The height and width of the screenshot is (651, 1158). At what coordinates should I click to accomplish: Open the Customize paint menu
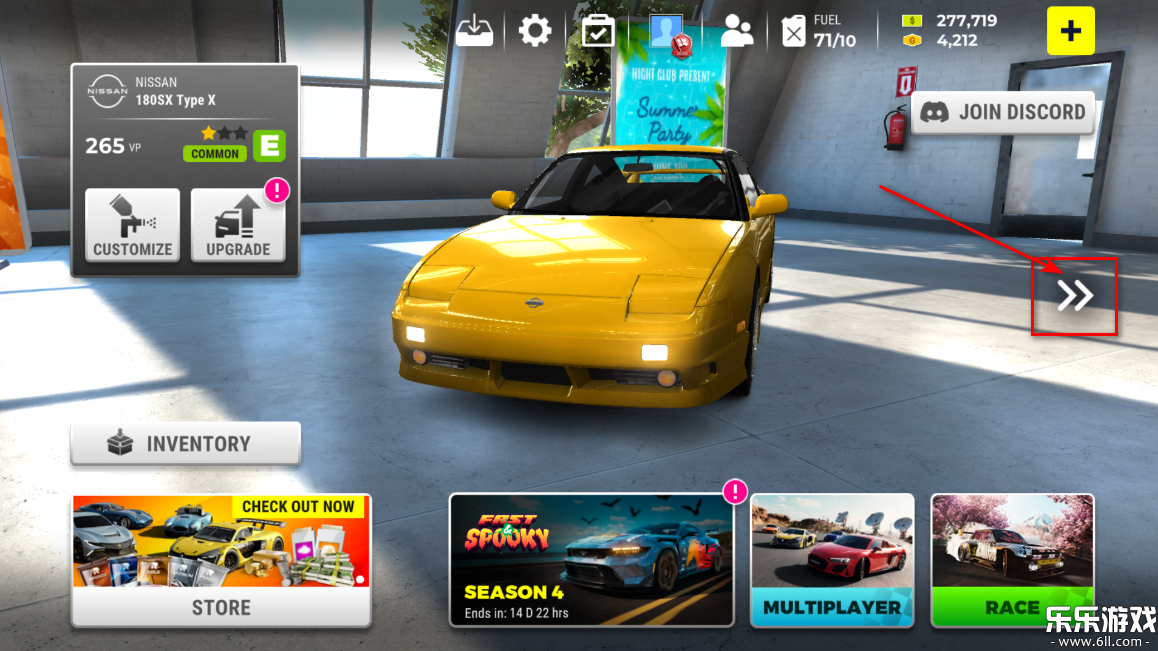pyautogui.click(x=132, y=225)
